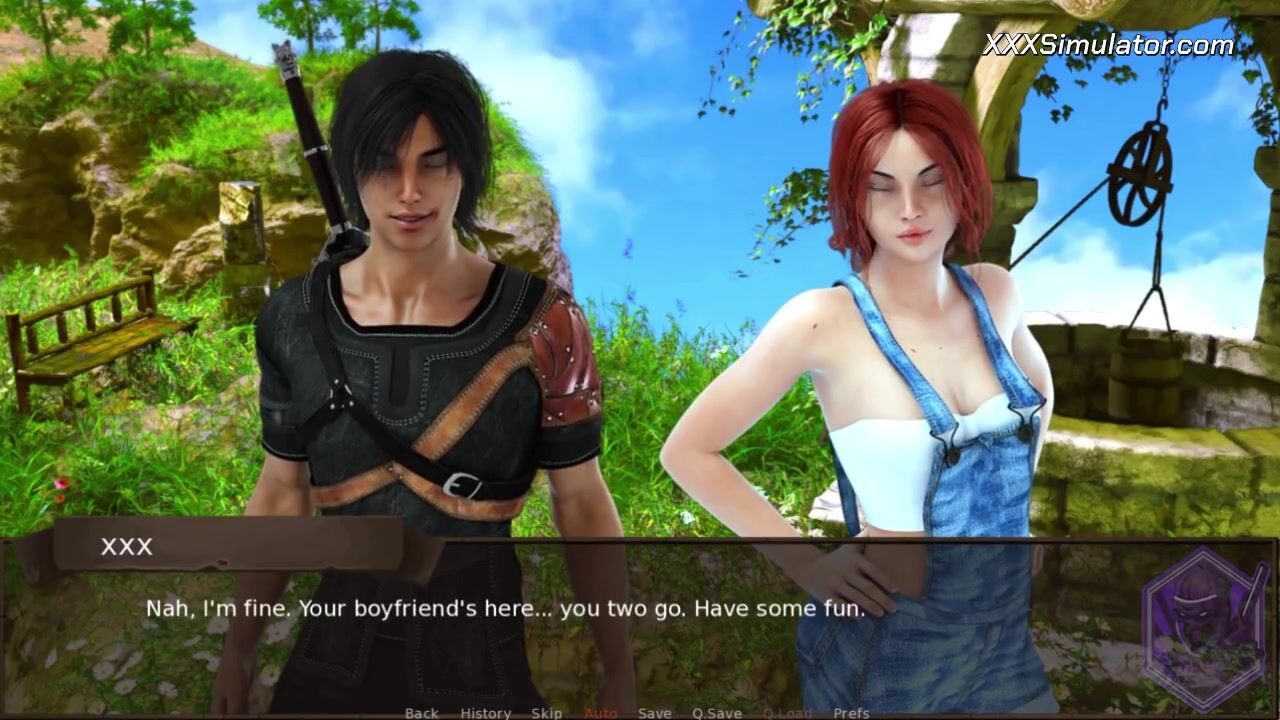This screenshot has height=720, width=1280.
Task: Open the Prefs menu
Action: click(x=851, y=713)
